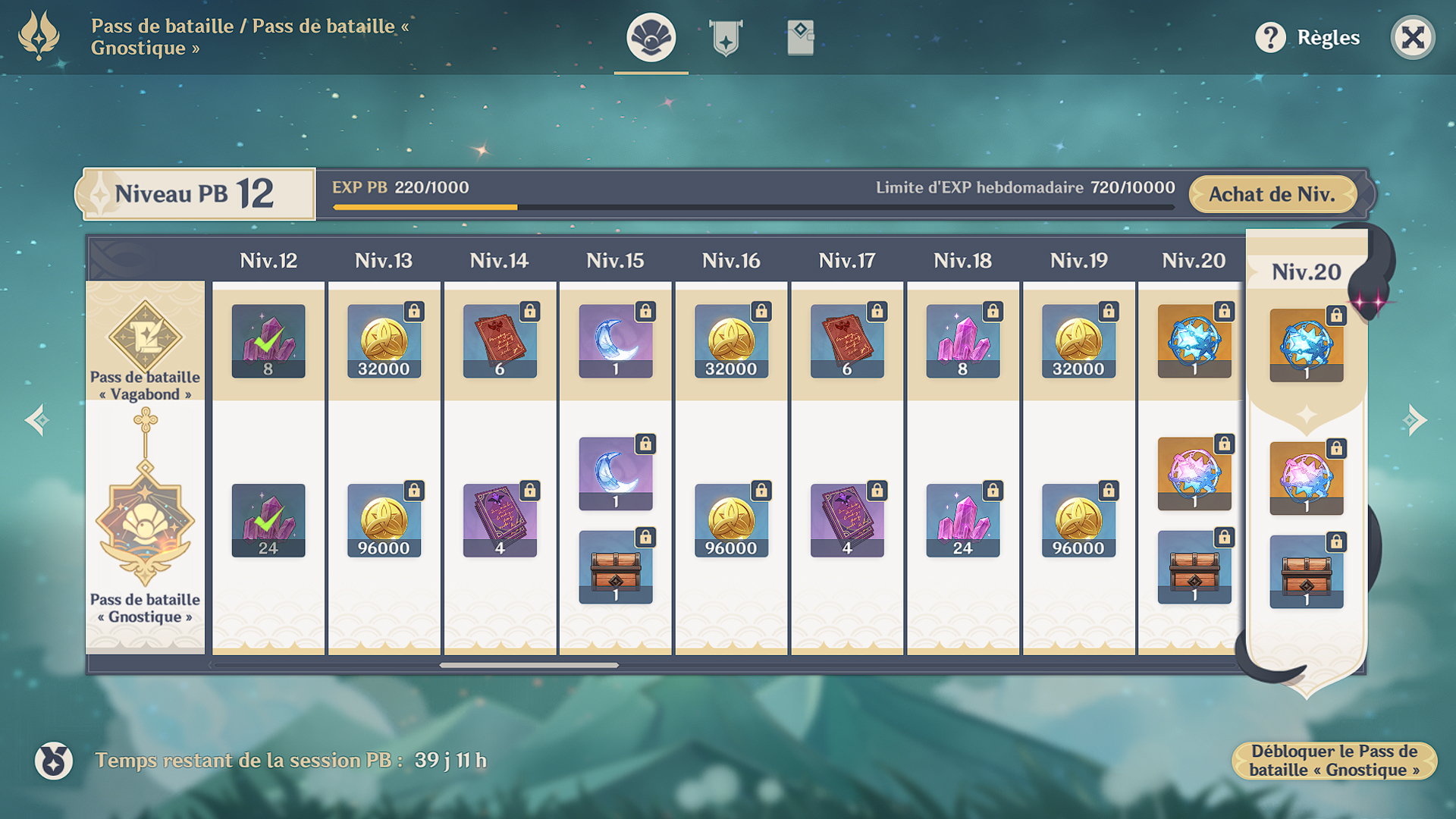
Task: Unlock the Pass de bataille Gnostique
Action: [x=1334, y=761]
